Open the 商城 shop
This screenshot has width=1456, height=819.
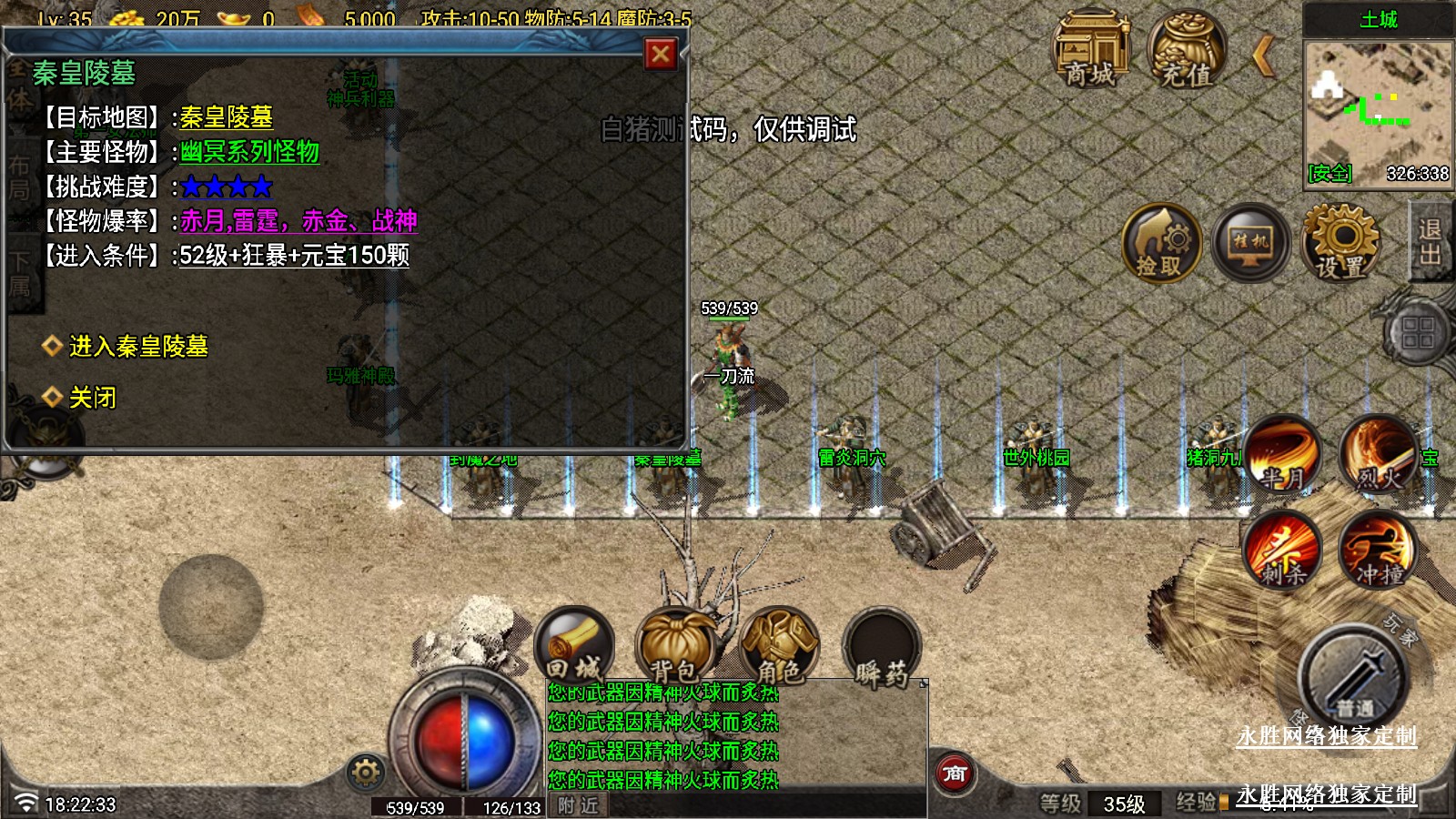(x=1090, y=50)
